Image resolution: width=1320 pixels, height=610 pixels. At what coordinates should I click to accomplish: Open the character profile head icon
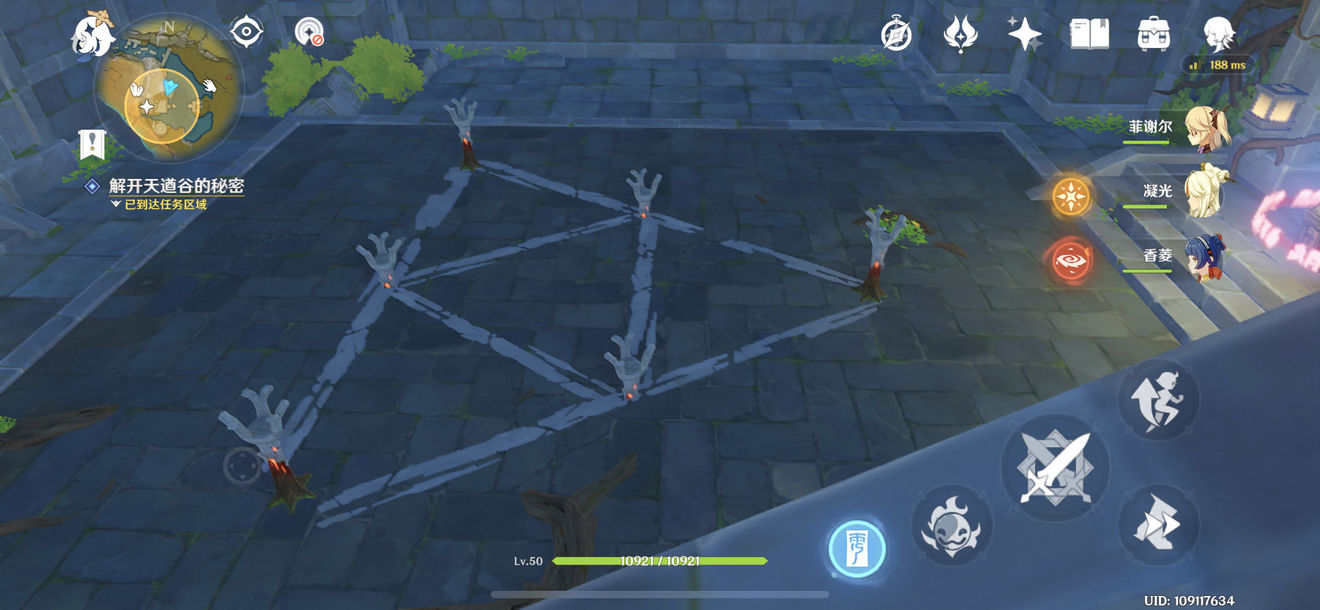(1218, 34)
